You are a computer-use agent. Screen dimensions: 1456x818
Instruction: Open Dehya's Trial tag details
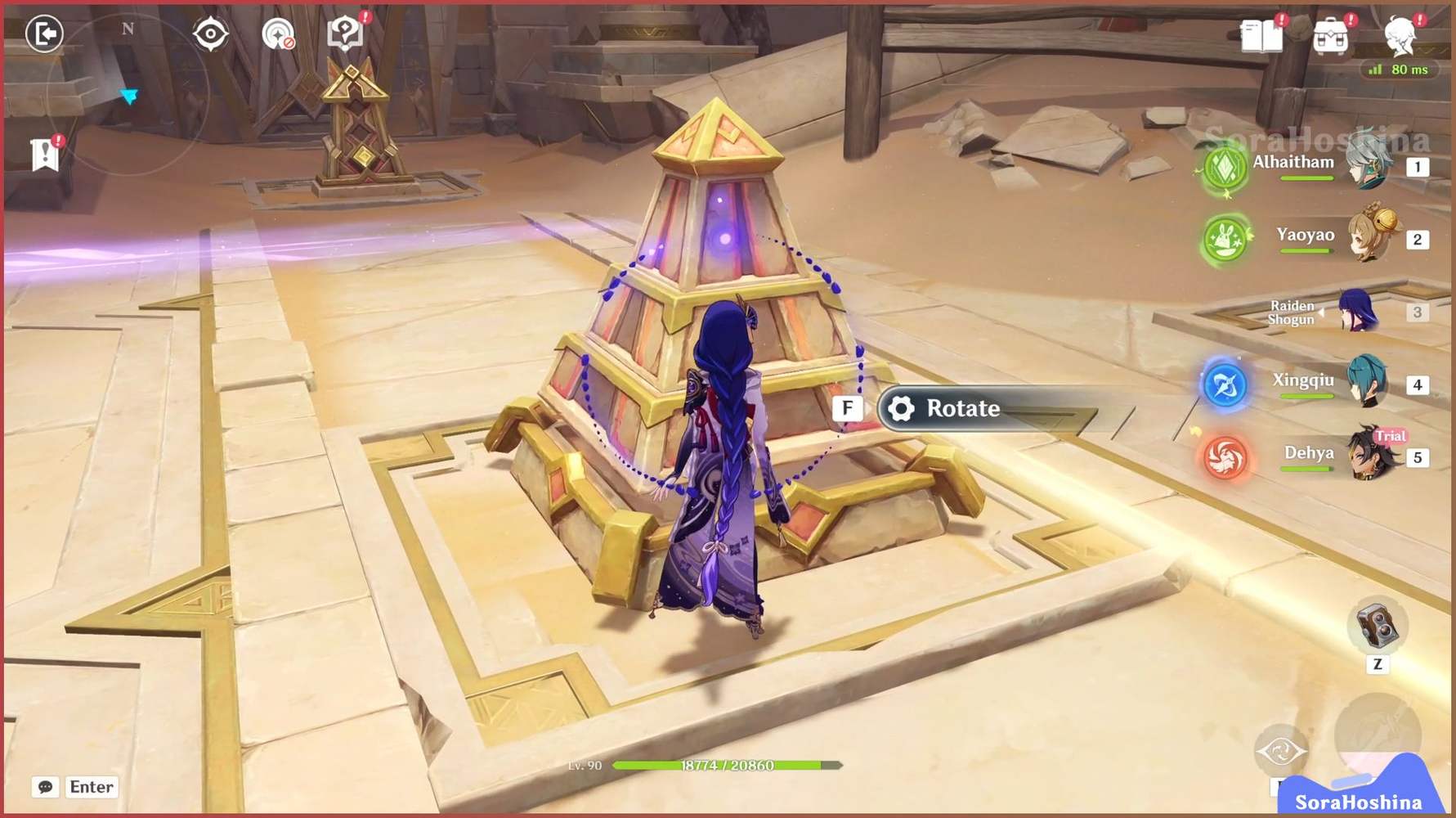coord(1391,437)
